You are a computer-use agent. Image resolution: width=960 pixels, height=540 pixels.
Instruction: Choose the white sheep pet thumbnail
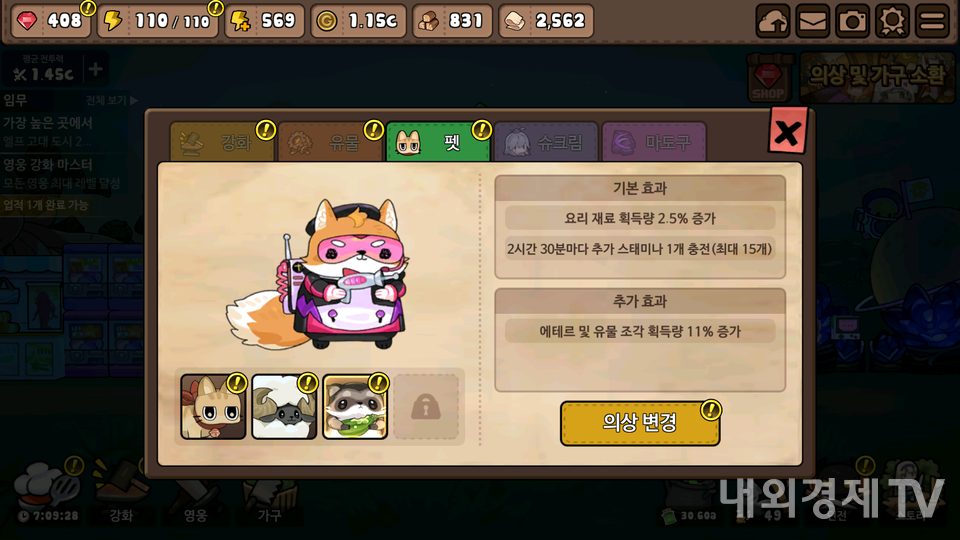pos(284,407)
